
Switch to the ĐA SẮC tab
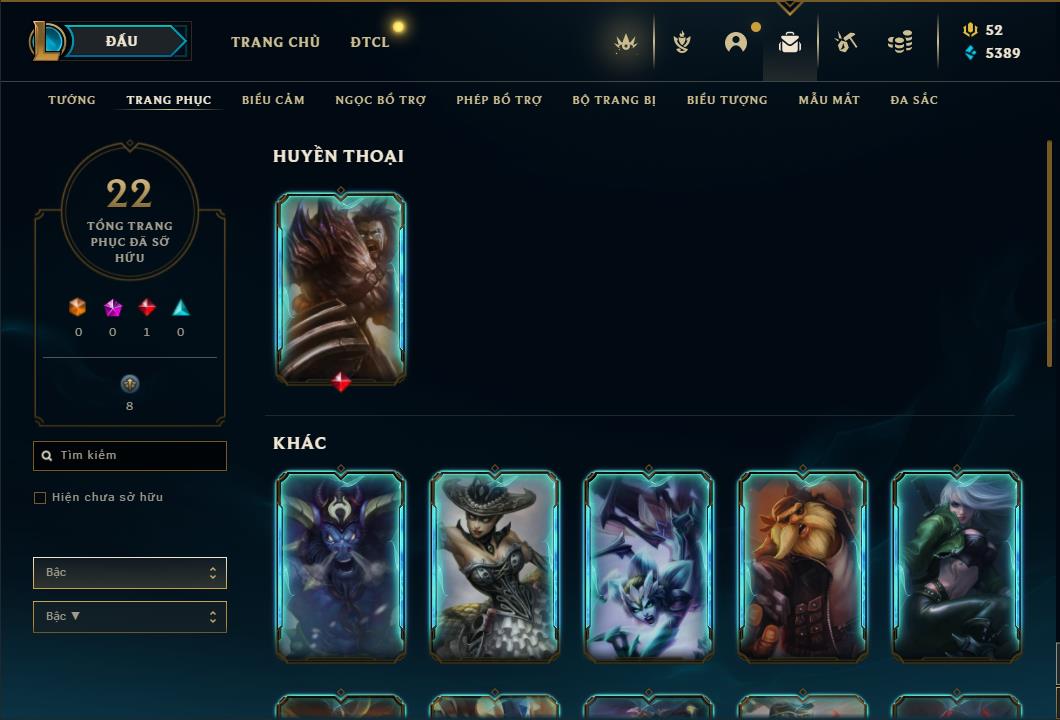coord(914,100)
